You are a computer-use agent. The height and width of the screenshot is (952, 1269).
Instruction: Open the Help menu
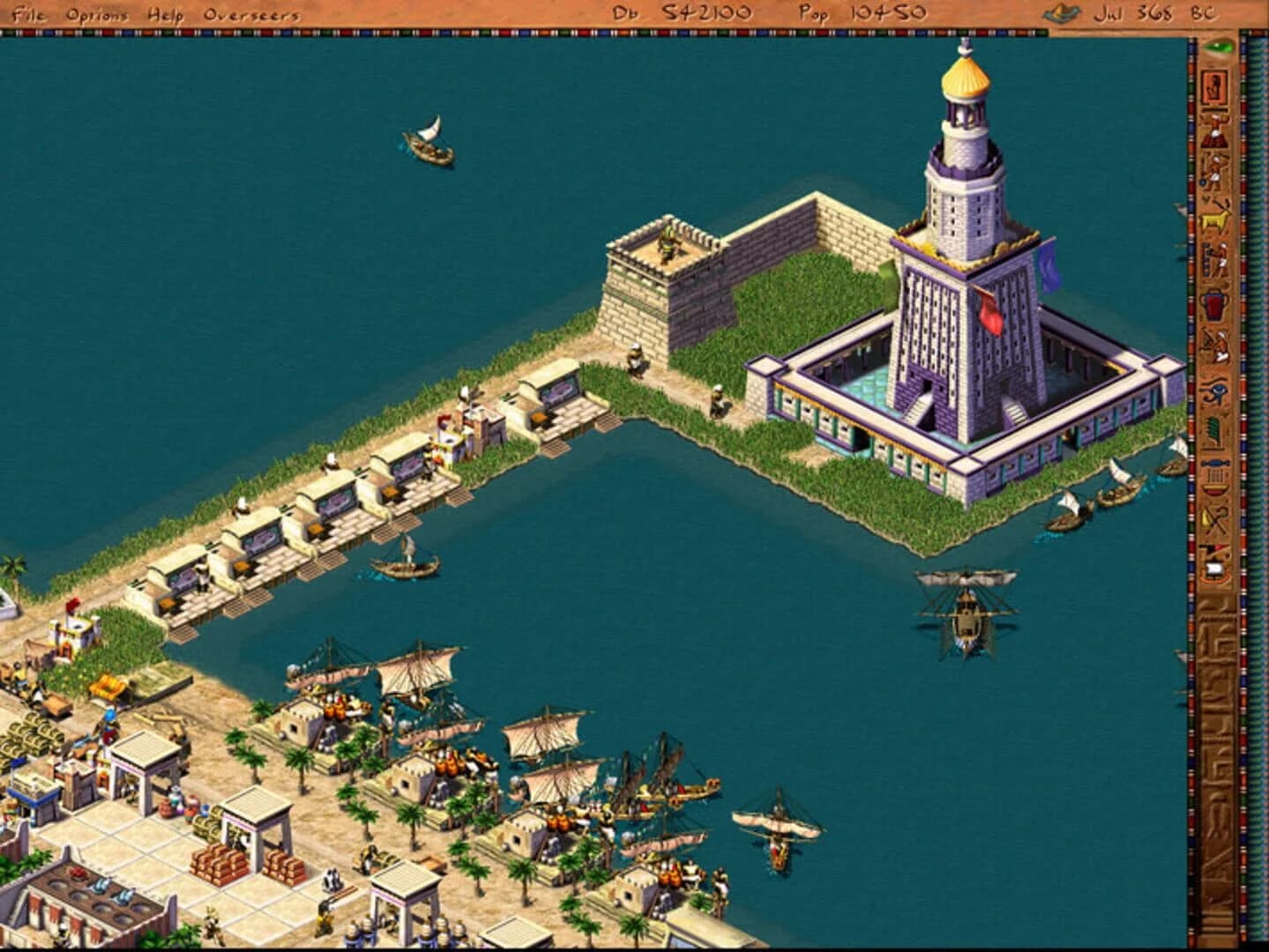coord(164,13)
